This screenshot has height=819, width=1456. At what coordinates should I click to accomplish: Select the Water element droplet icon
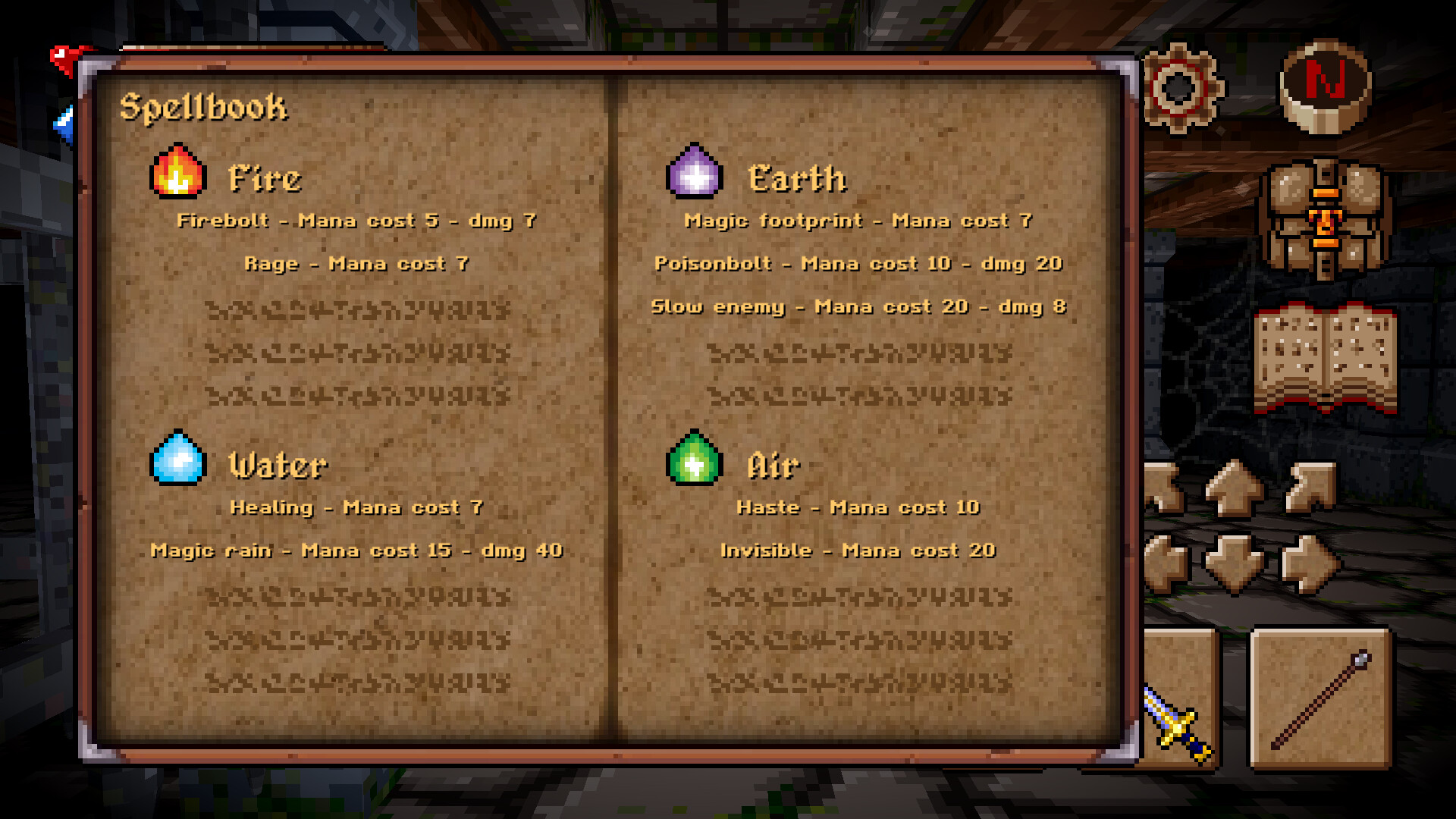[x=178, y=459]
